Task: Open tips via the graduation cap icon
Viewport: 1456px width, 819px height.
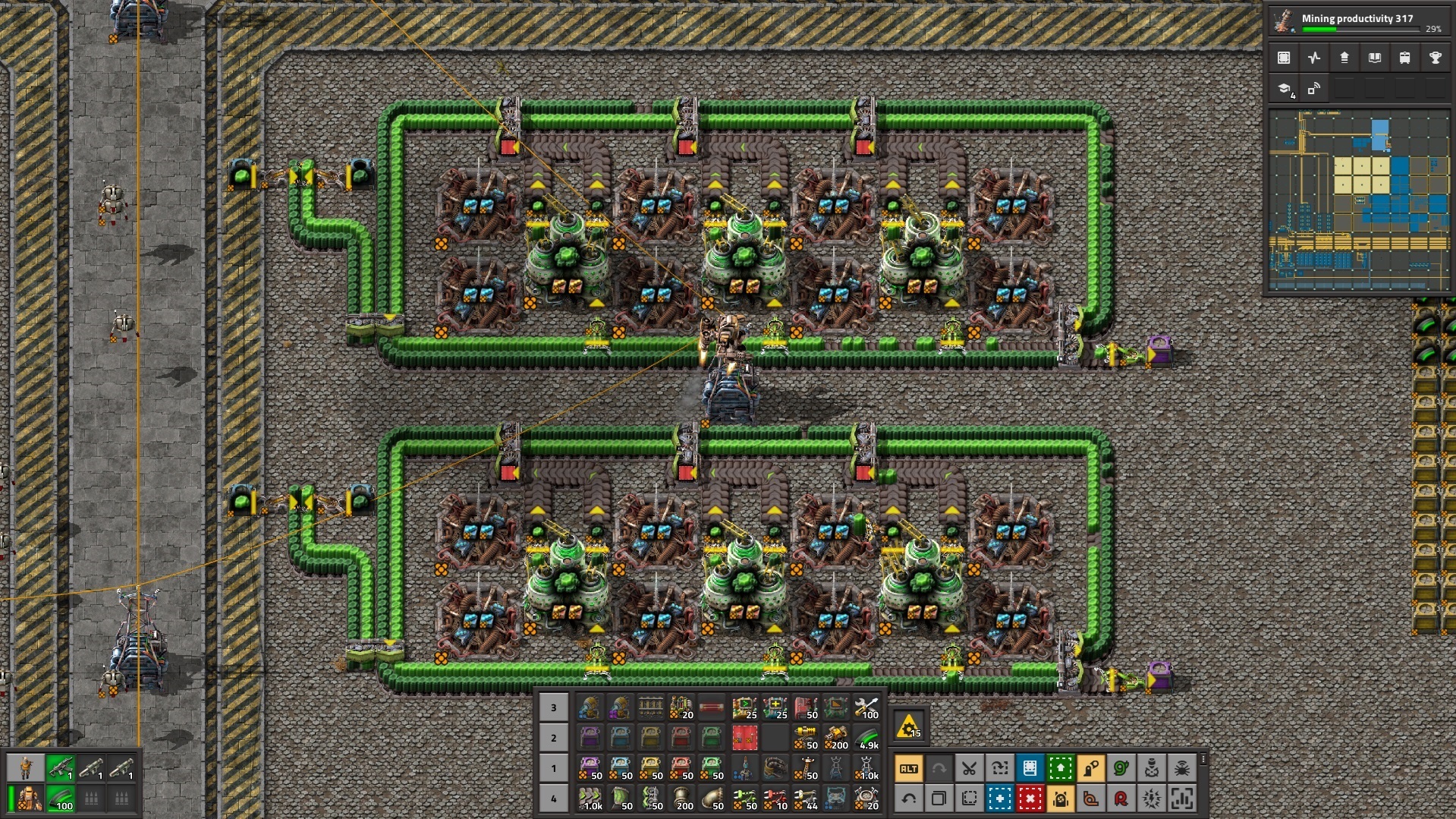Action: (x=1284, y=89)
